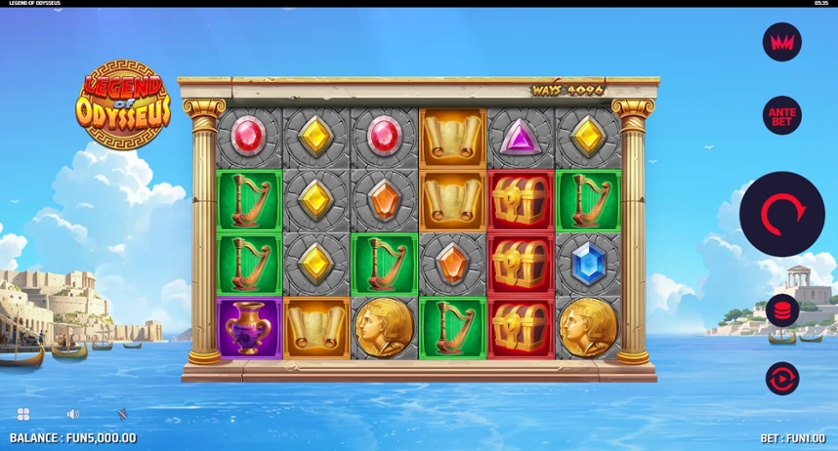Toggle the crossed-out lightning turbo icon
Image resolution: width=838 pixels, height=451 pixels.
coord(122,414)
